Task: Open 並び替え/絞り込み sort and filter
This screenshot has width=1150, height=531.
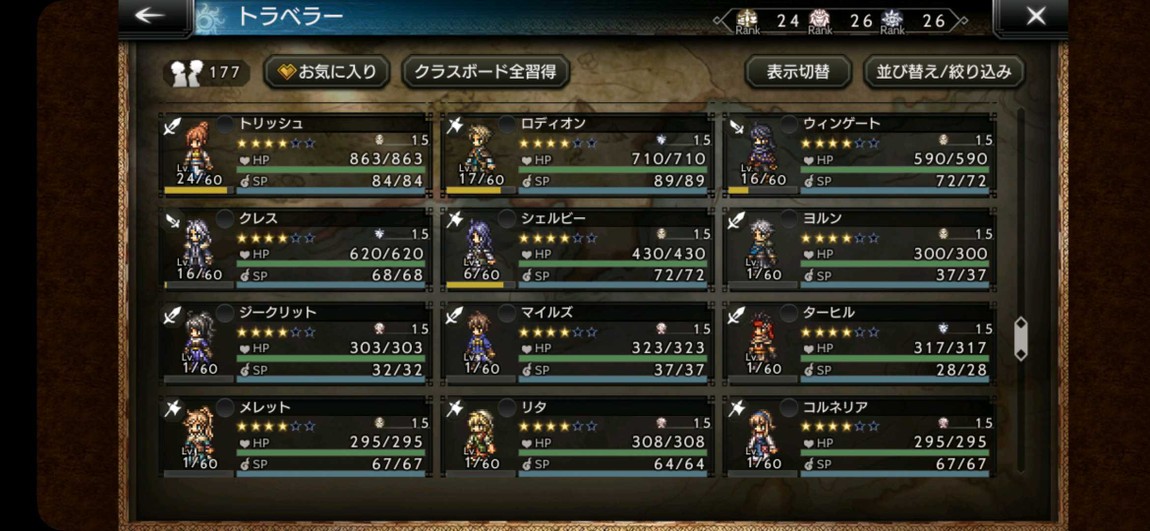Action: [943, 71]
